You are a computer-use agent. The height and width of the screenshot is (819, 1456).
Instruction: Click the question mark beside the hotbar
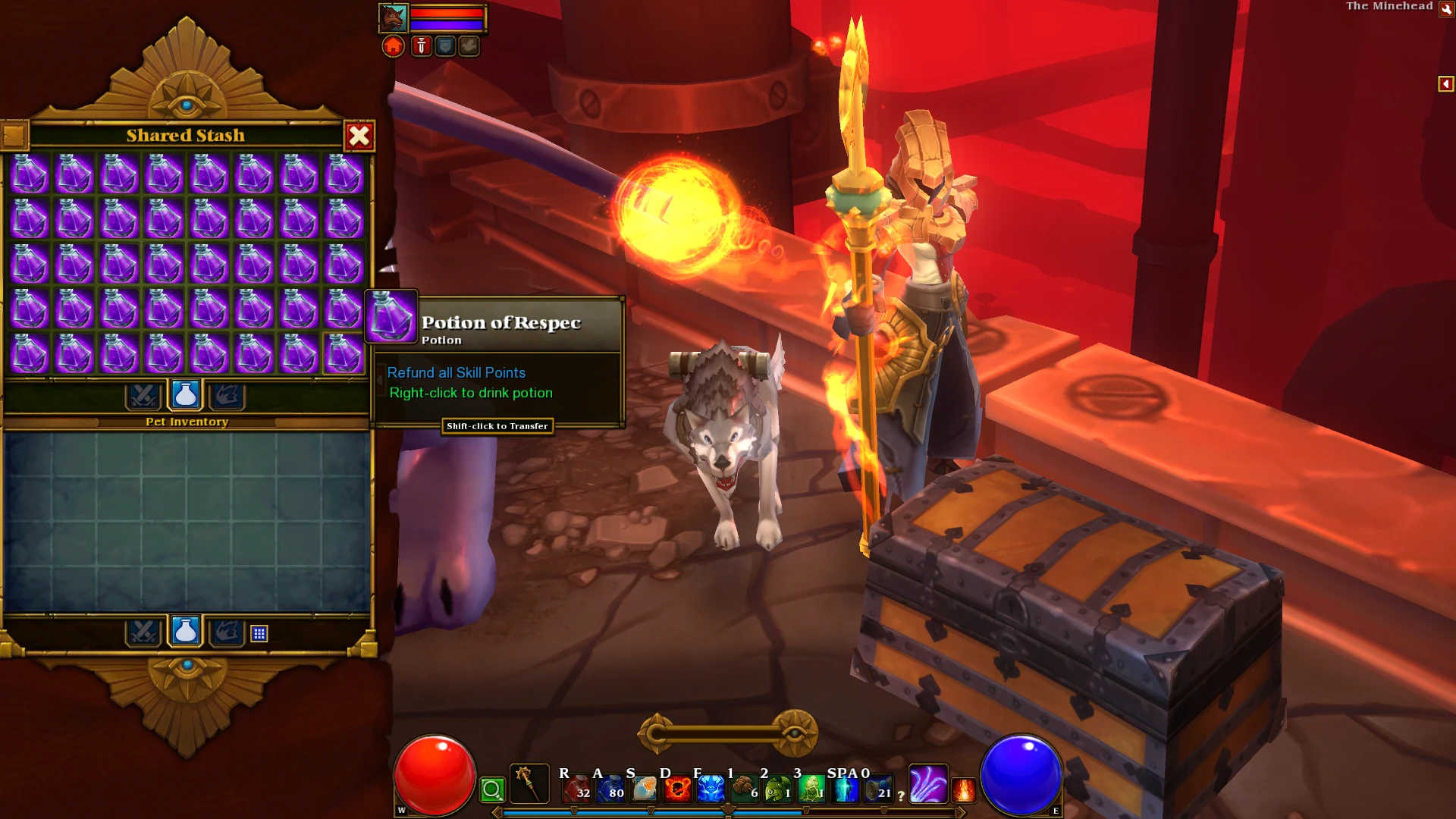click(x=901, y=795)
